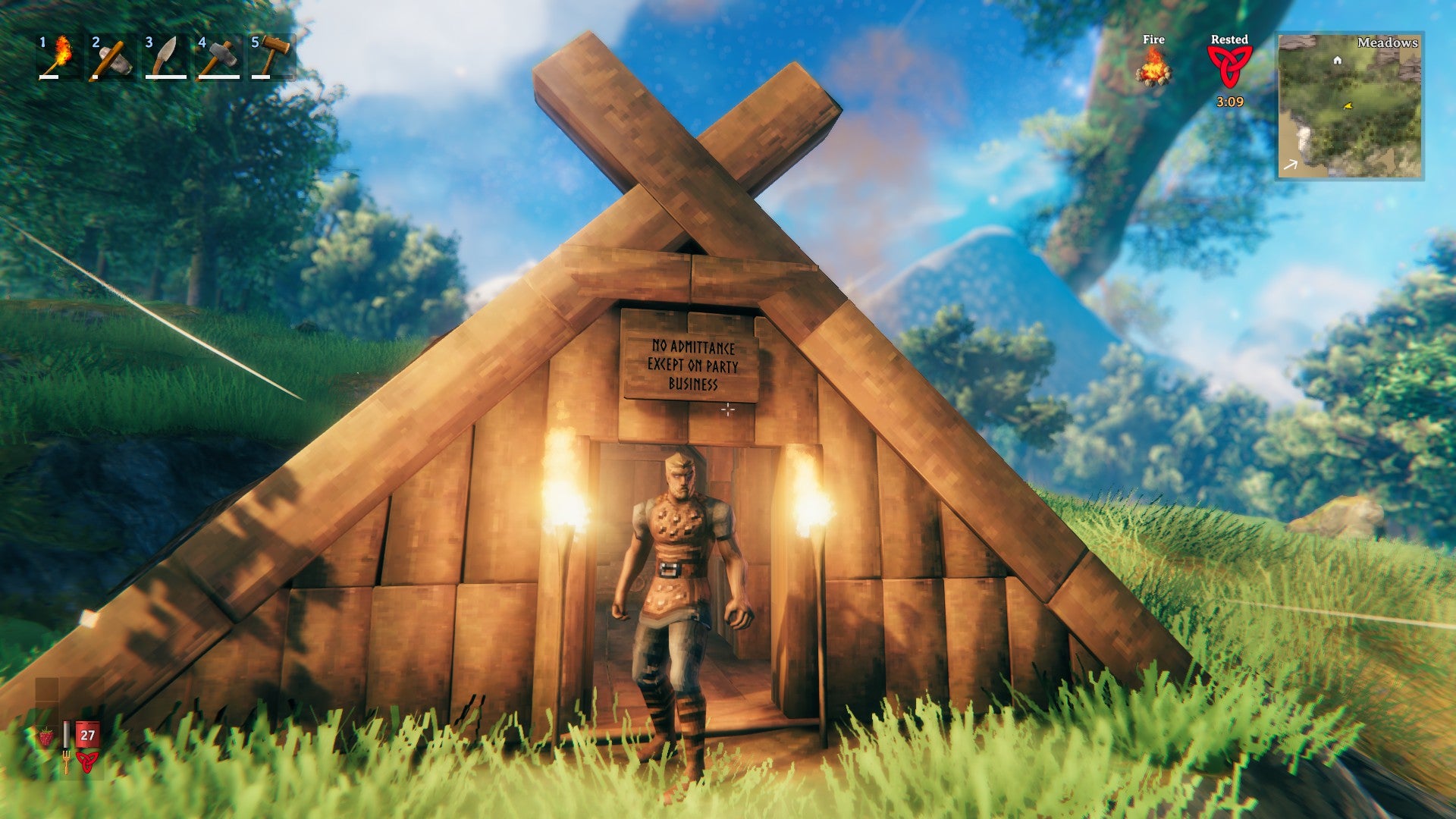
Task: Click the yellow event marker on minimap
Action: pos(1348,105)
